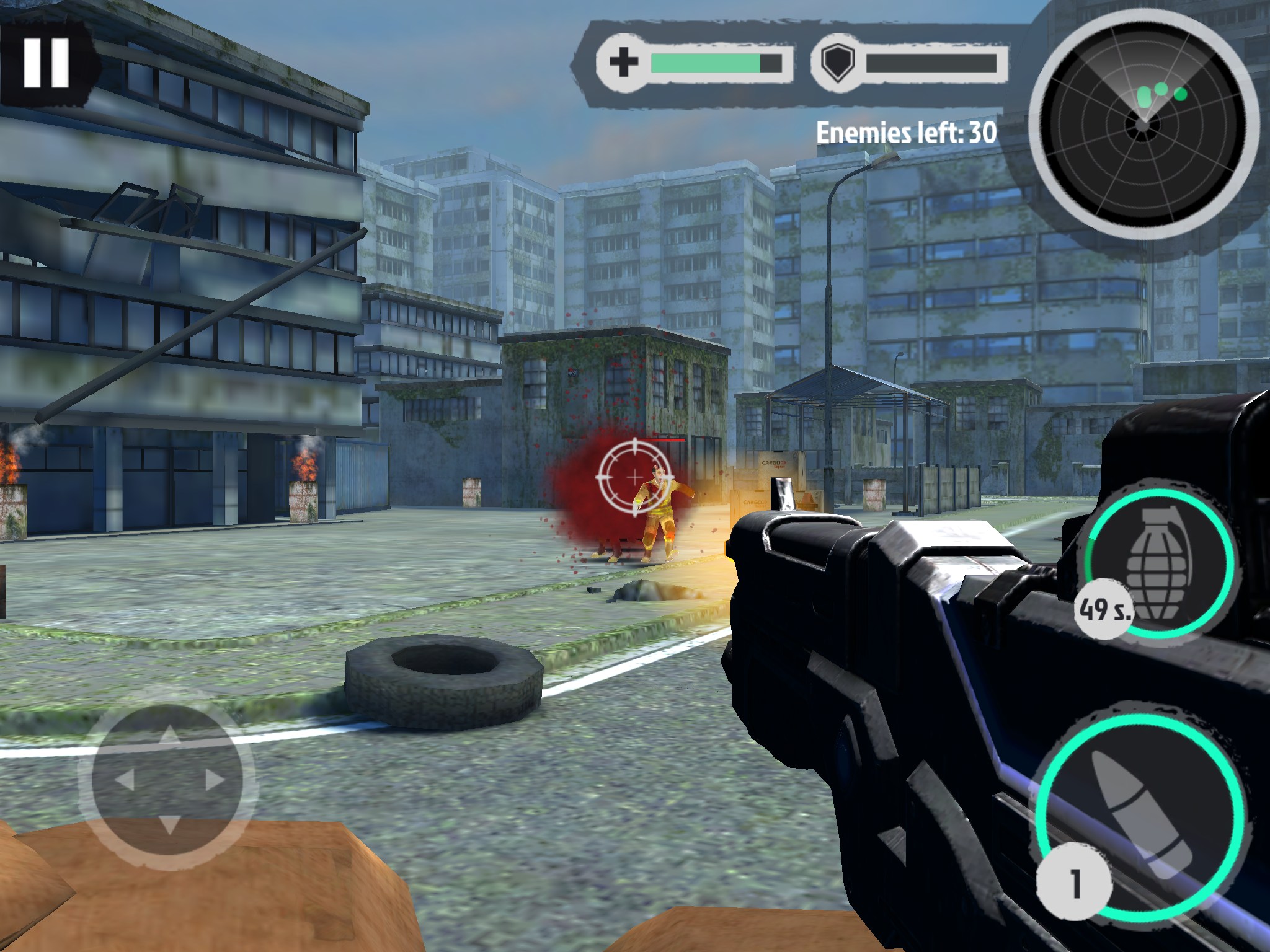Viewport: 1270px width, 952px height.
Task: Tap the movement pad's up arrow
Action: pyautogui.click(x=169, y=737)
